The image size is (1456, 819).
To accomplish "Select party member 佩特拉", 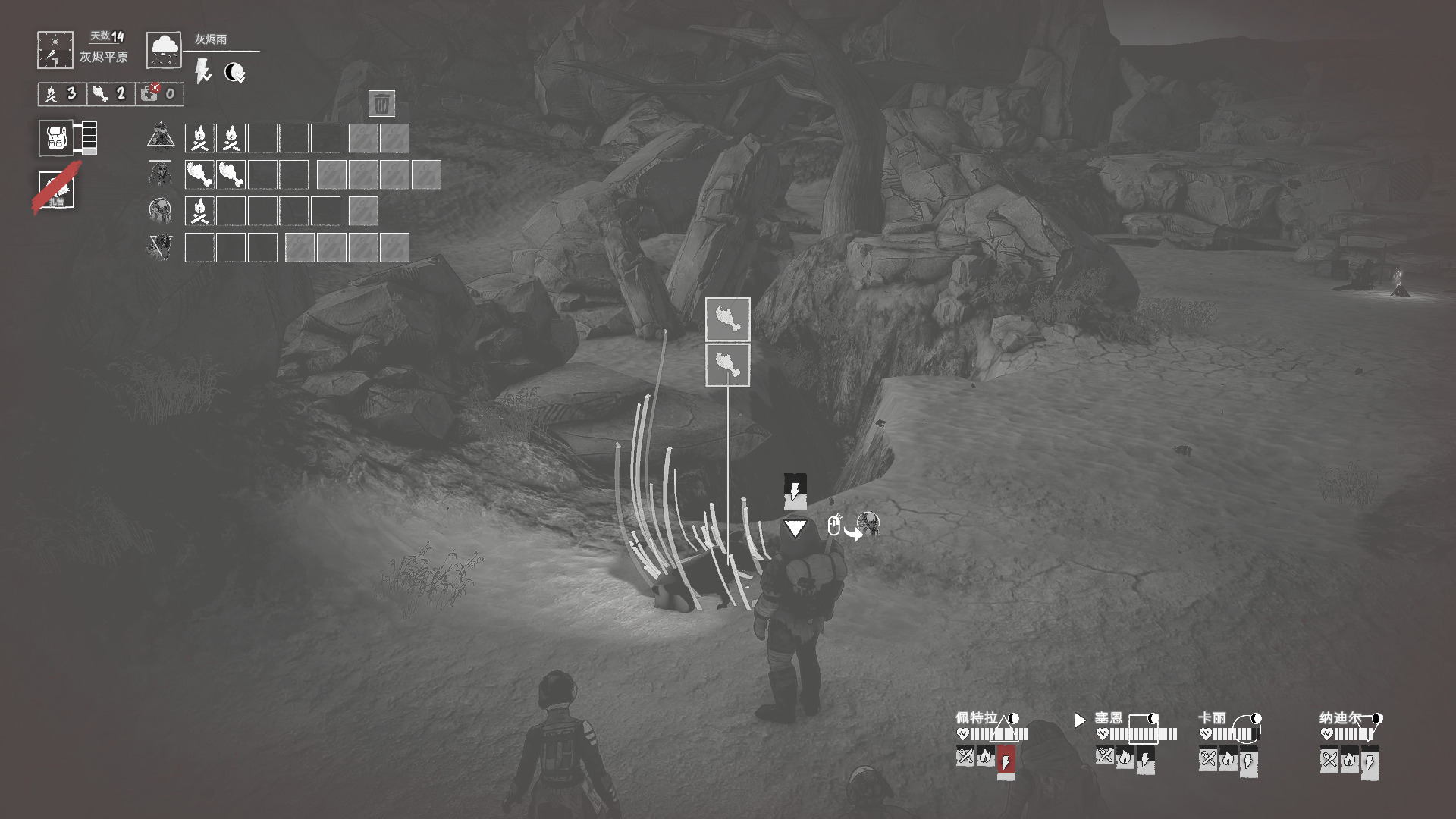I will point(976,717).
